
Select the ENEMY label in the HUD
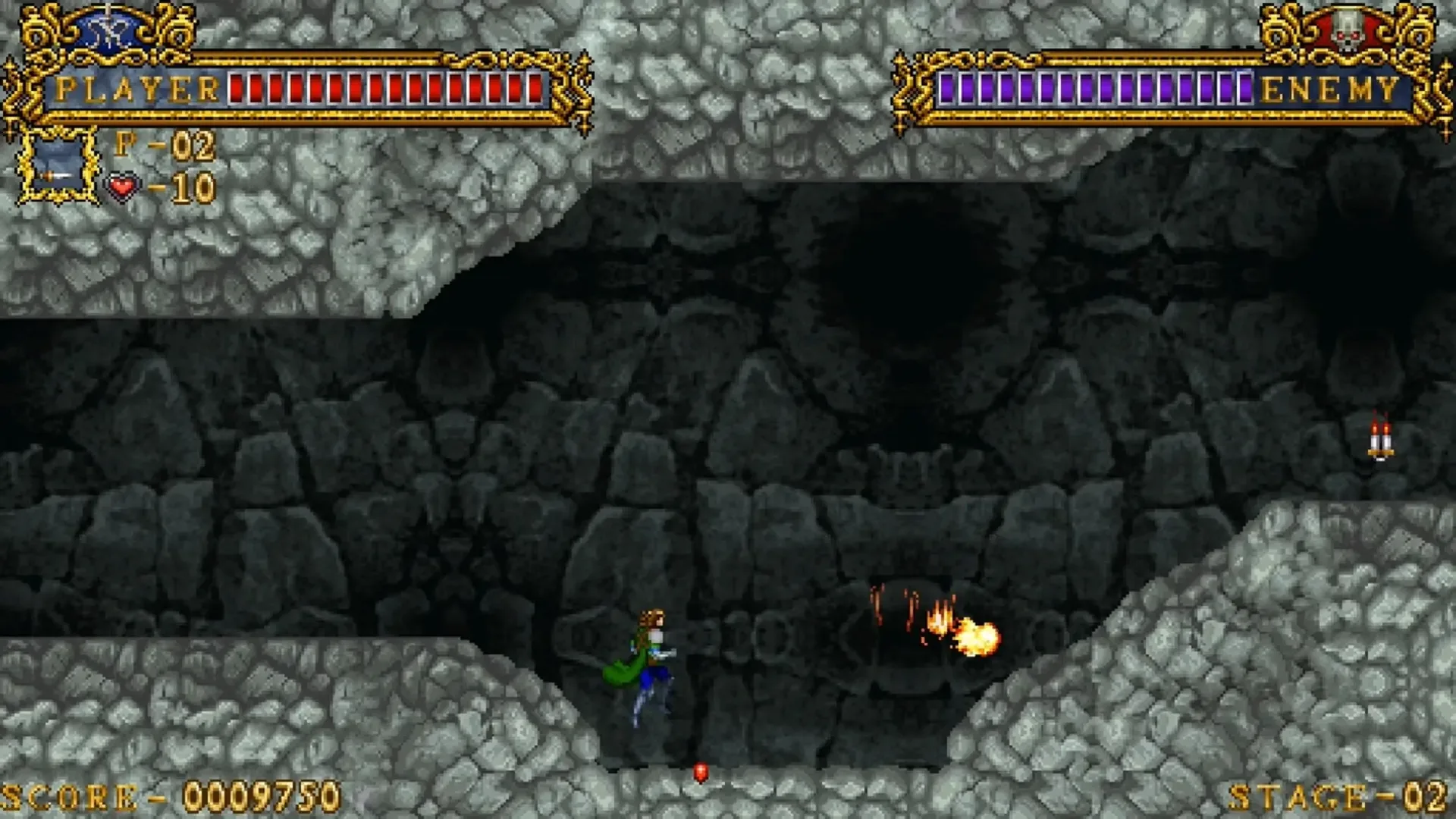tap(1329, 87)
